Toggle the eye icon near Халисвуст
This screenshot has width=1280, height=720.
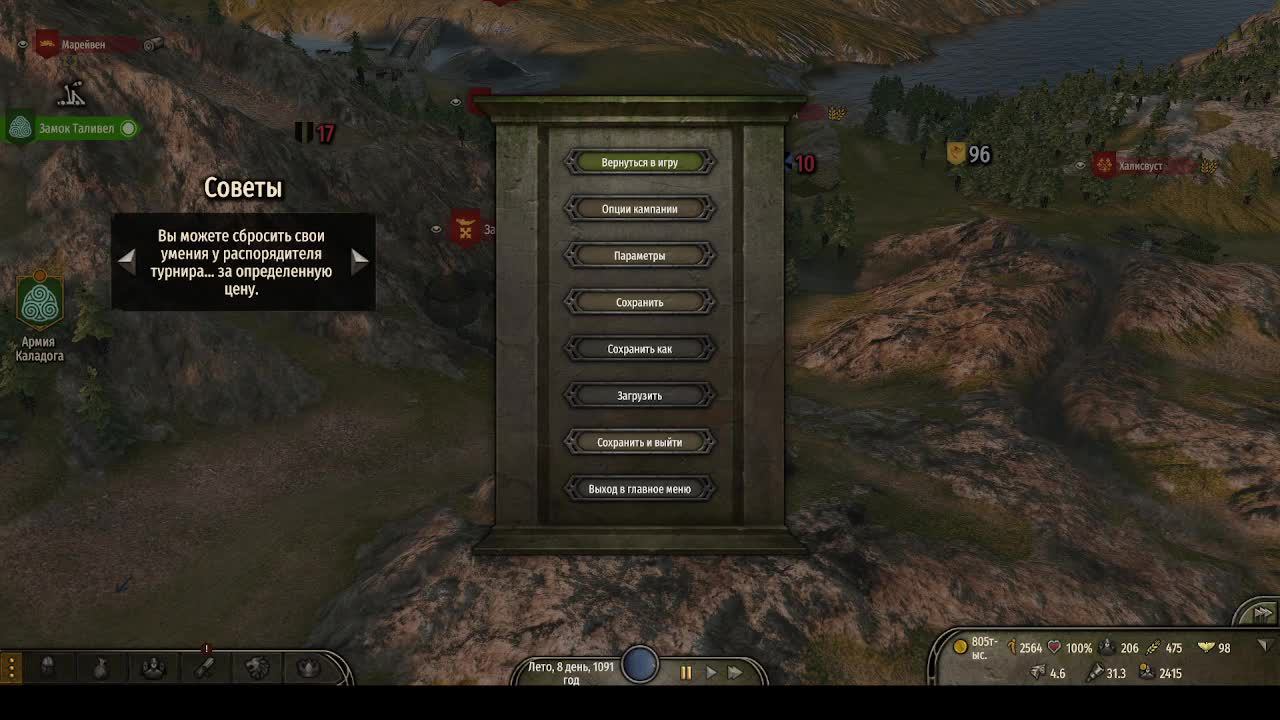[1081, 165]
